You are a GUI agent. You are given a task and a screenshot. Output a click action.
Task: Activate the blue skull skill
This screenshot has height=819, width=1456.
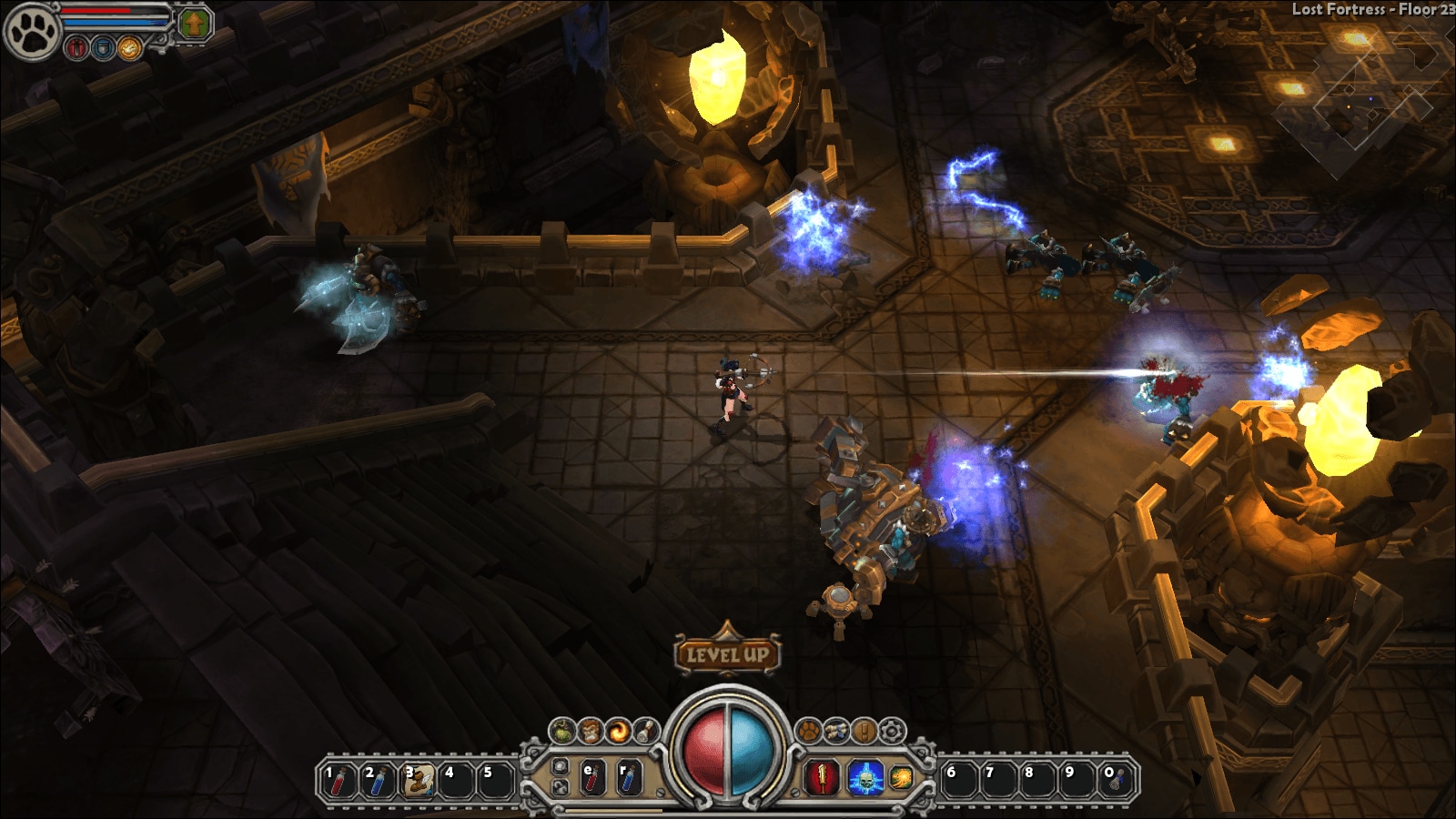864,778
